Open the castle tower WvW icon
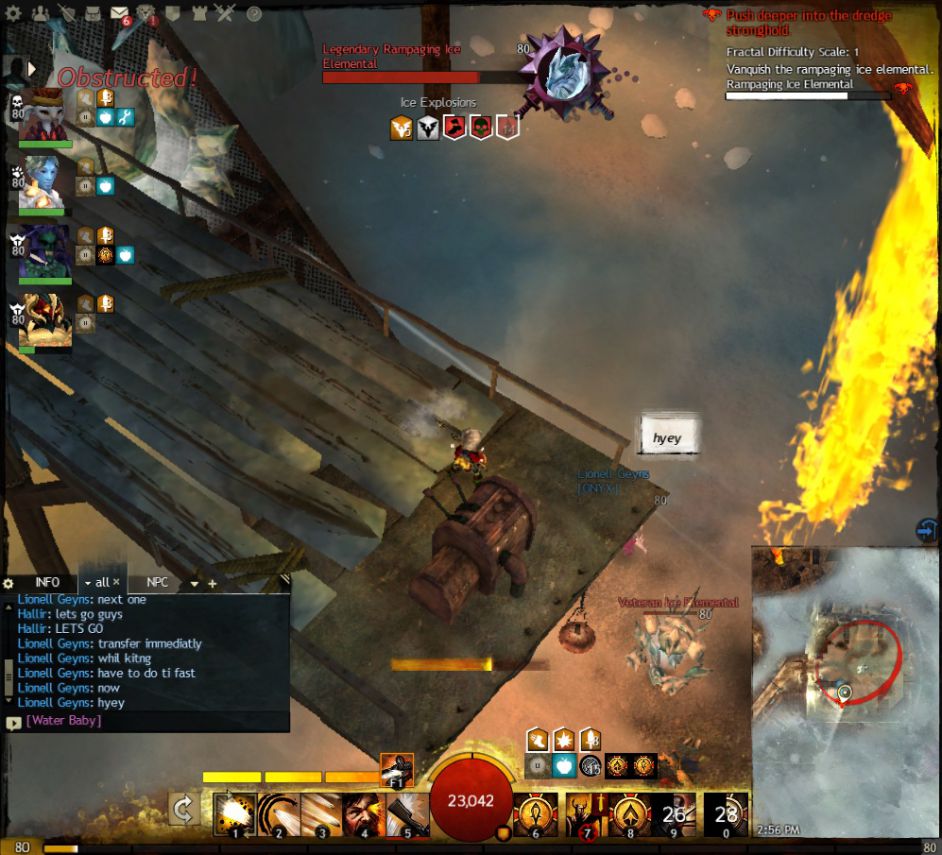 [200, 14]
